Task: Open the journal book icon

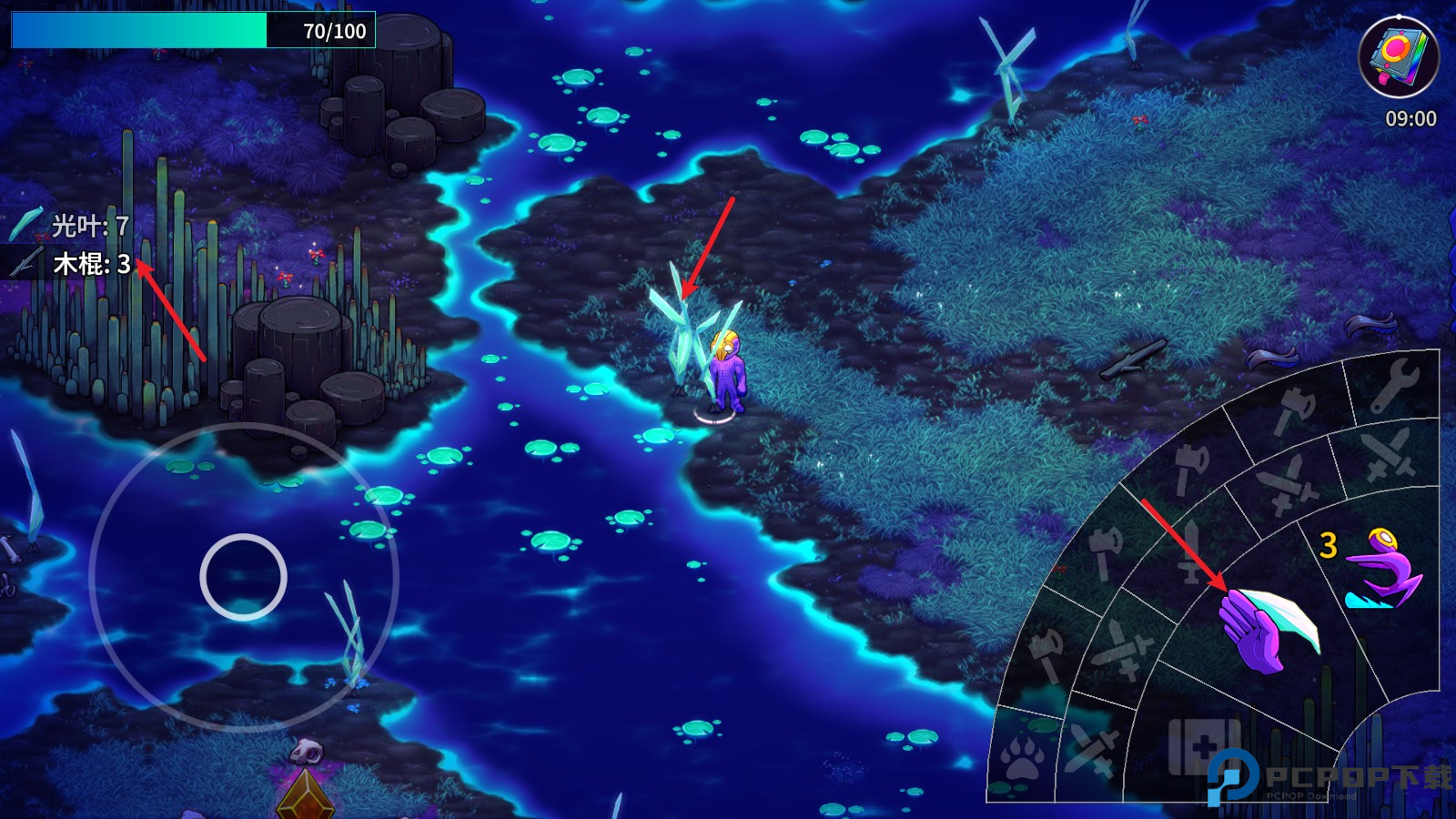Action: coord(1398,56)
